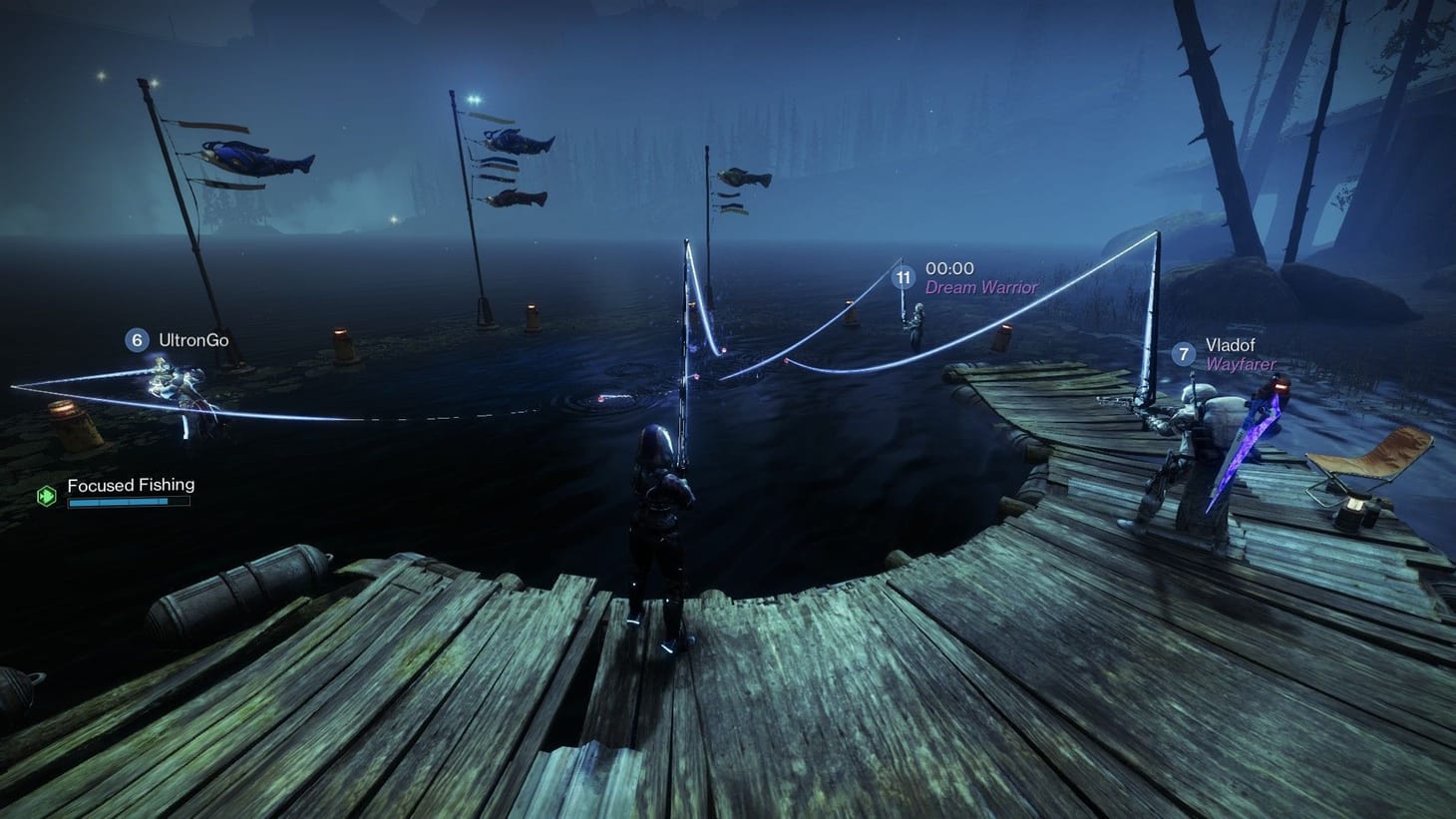
Task: Select the Focused Fishing label text
Action: [x=130, y=484]
